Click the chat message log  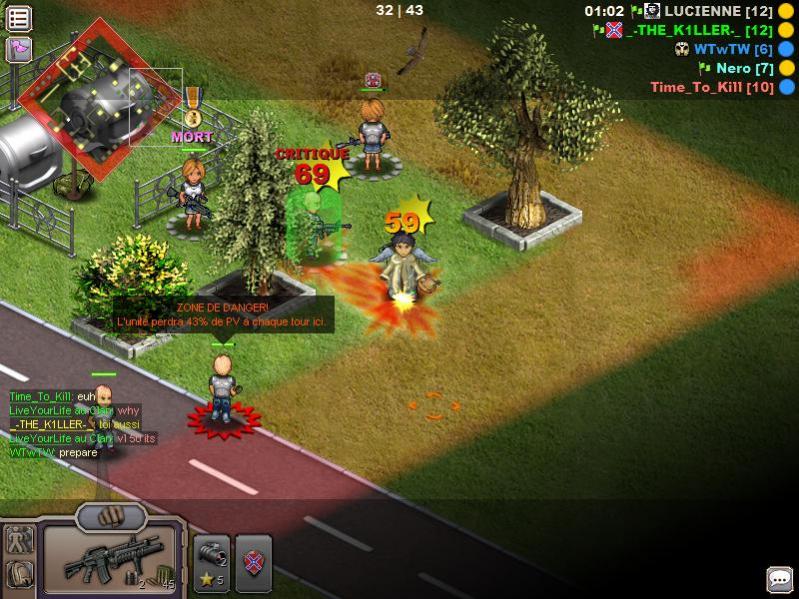(x=75, y=424)
